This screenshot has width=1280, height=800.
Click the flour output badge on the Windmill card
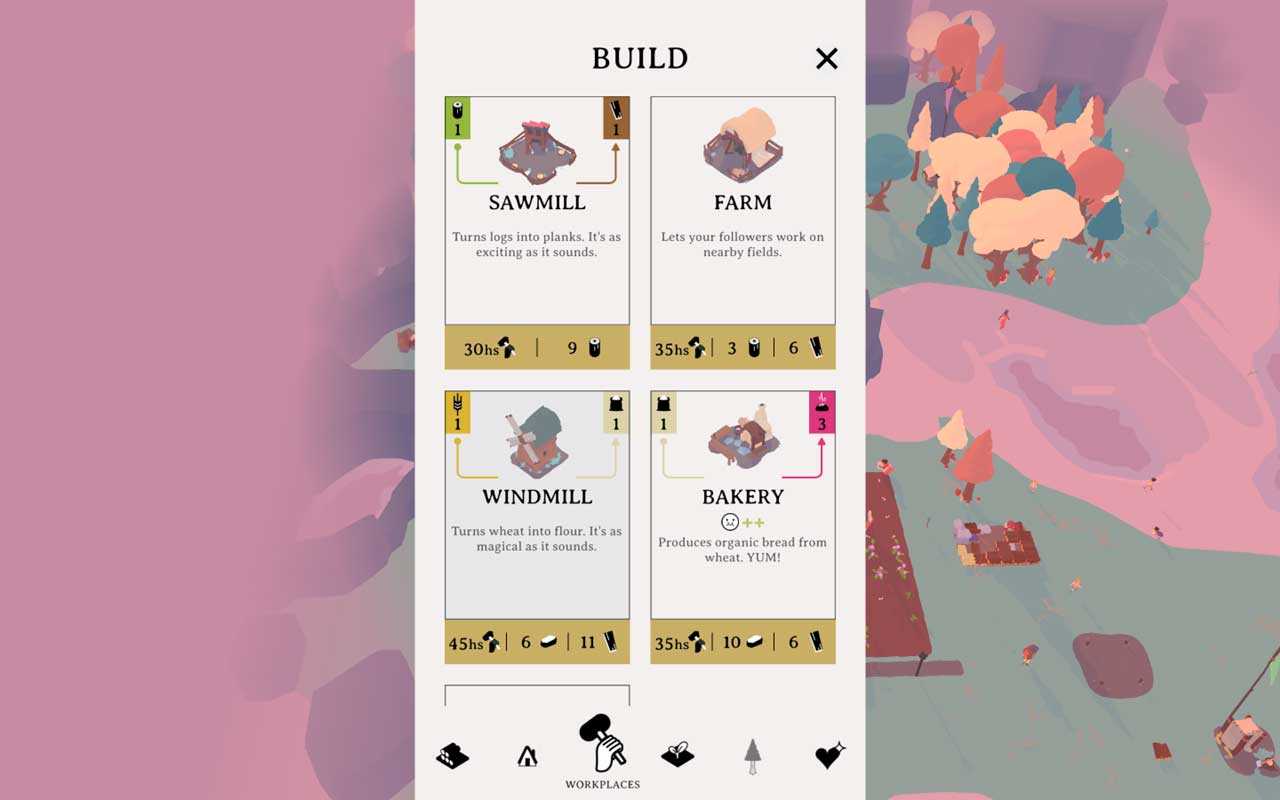pos(616,410)
